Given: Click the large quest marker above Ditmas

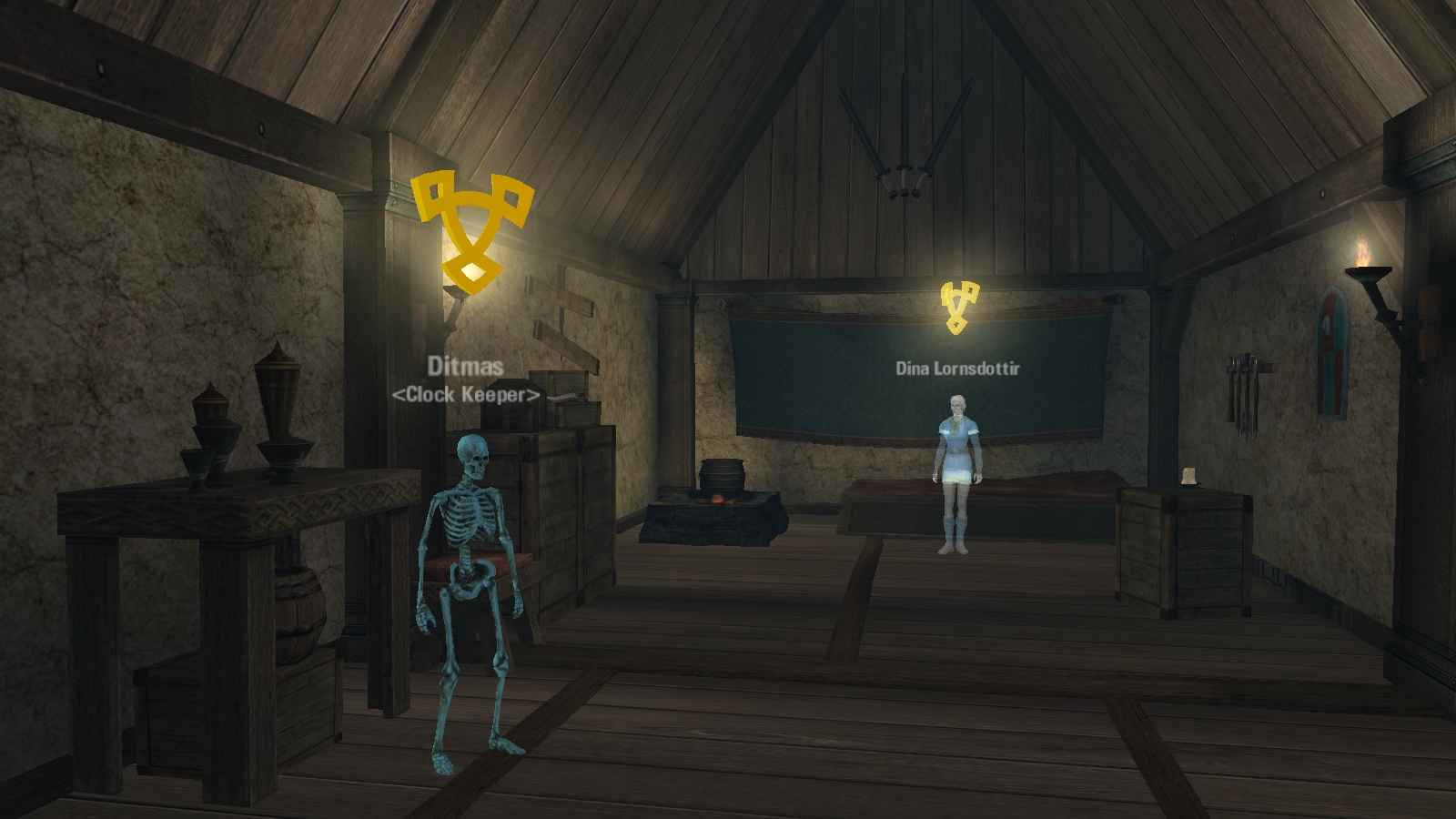Looking at the screenshot, I should (x=470, y=230).
